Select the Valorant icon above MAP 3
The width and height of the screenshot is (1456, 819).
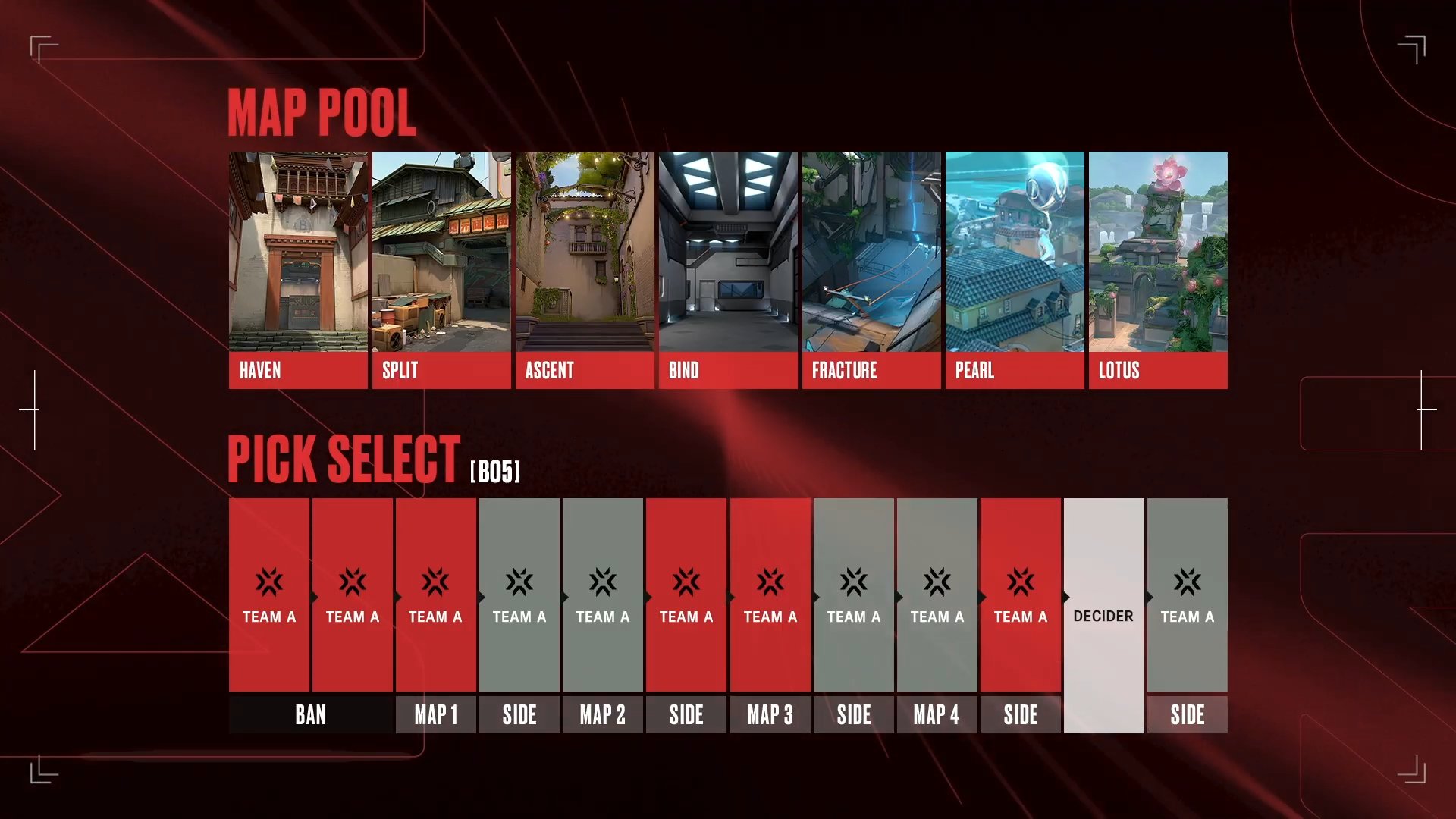(x=770, y=580)
